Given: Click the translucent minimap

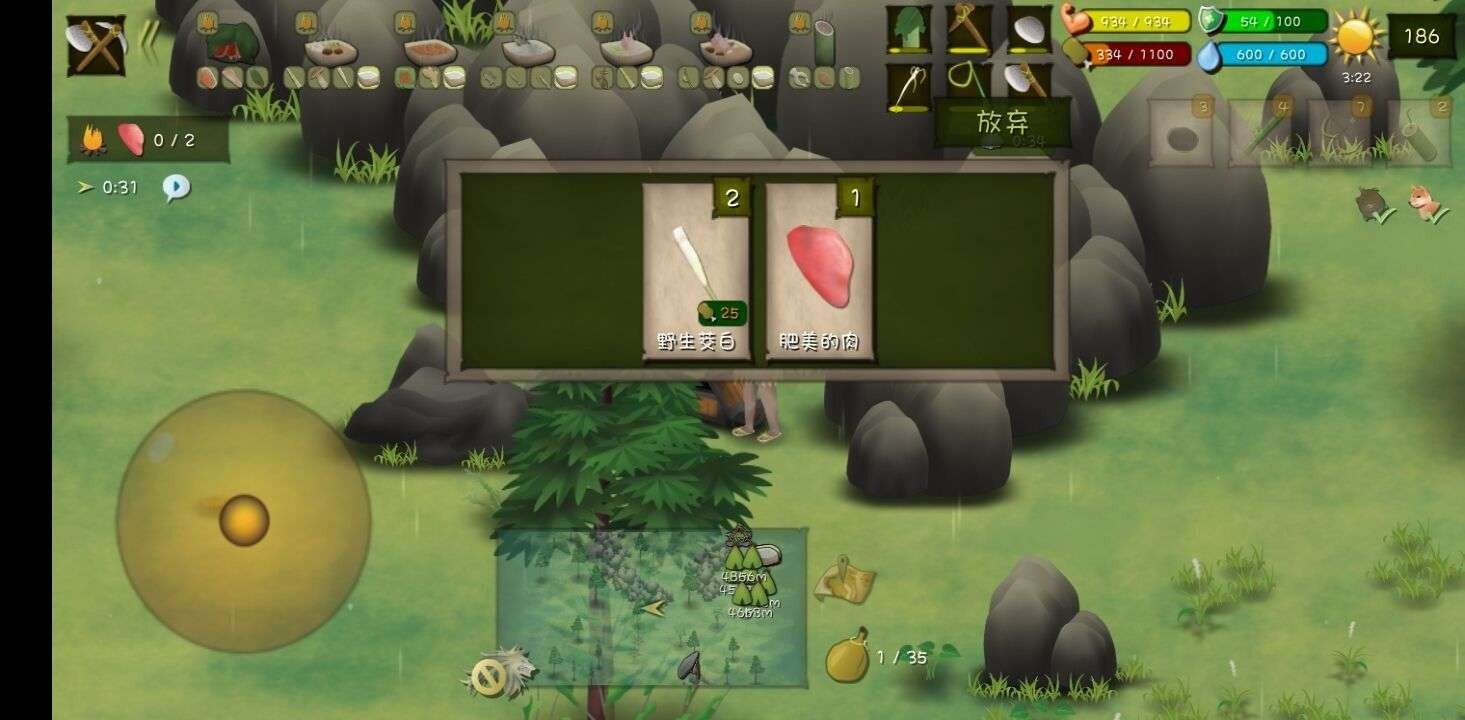Looking at the screenshot, I should pyautogui.click(x=650, y=607).
